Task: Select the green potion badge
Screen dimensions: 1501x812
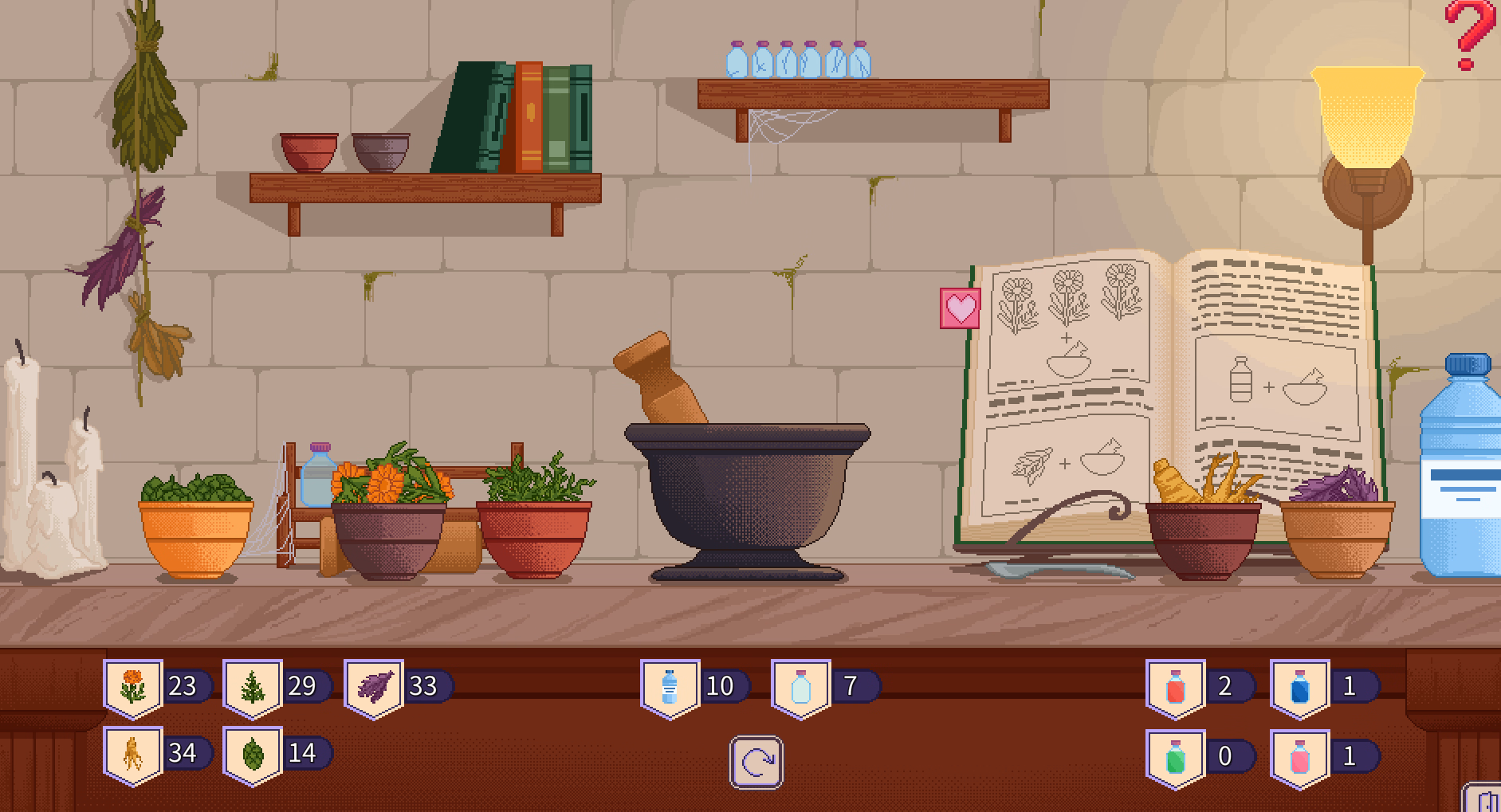Action: coord(1176,757)
